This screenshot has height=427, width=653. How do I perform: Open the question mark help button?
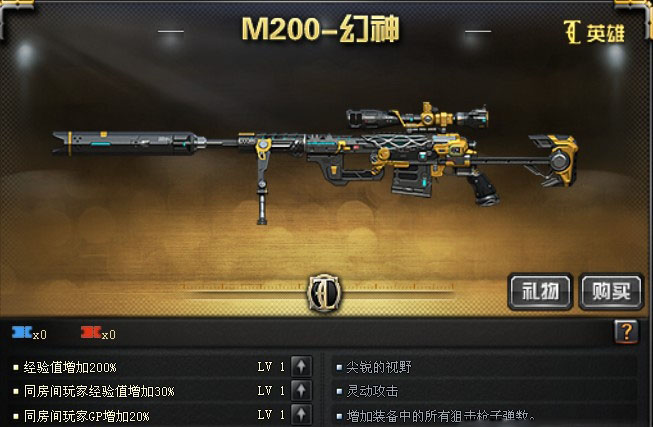point(626,332)
